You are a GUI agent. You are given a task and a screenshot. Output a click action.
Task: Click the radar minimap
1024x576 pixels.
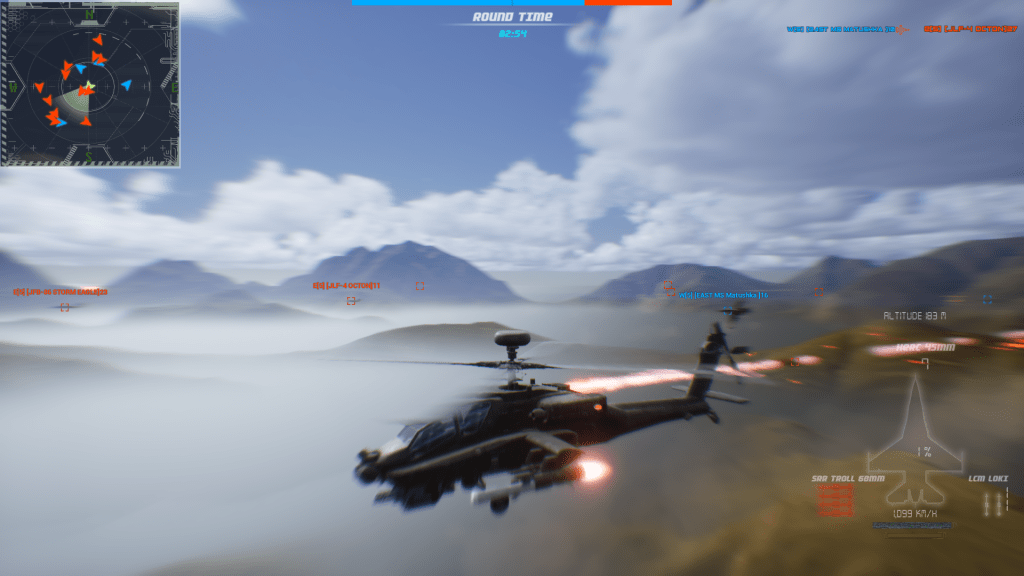[x=90, y=84]
